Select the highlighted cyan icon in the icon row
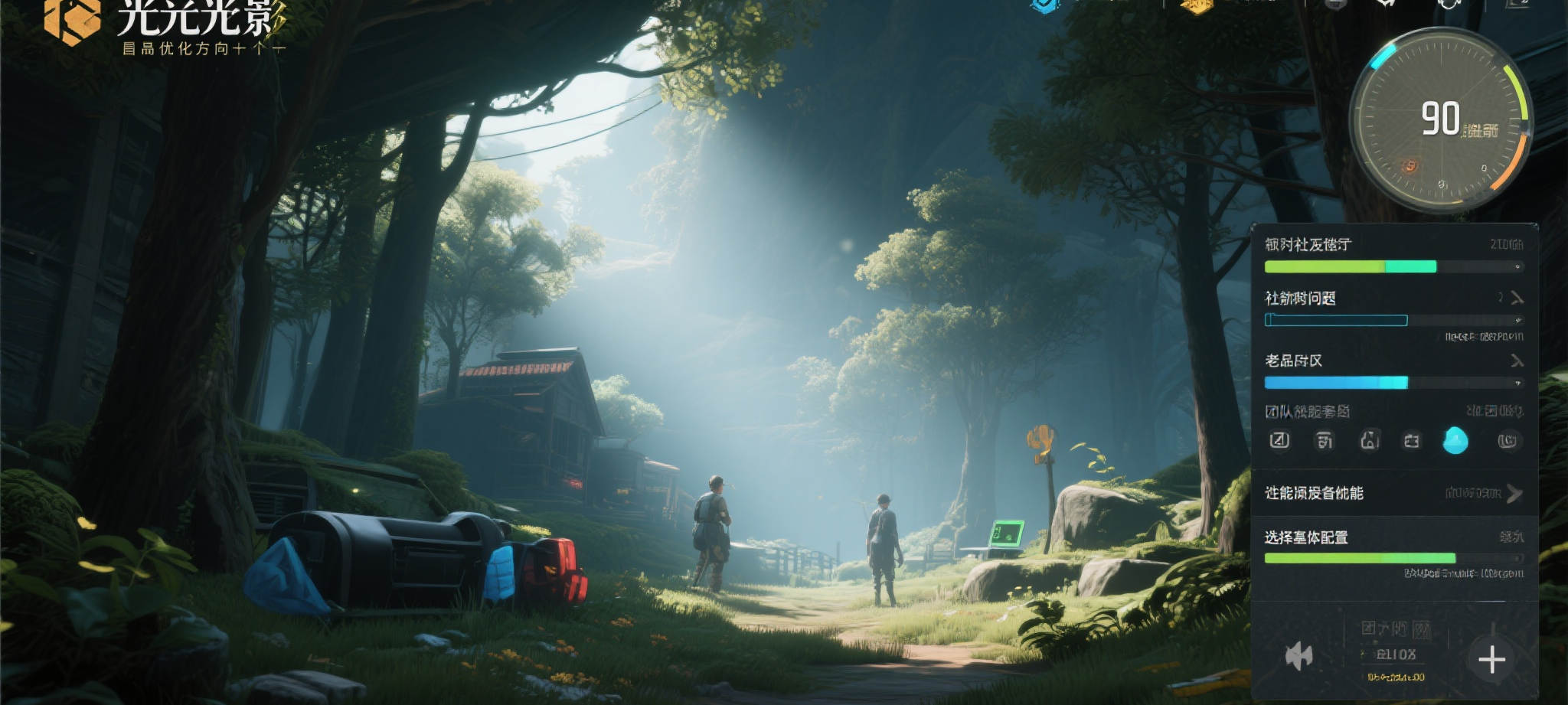This screenshot has height=705, width=1568. click(1455, 441)
